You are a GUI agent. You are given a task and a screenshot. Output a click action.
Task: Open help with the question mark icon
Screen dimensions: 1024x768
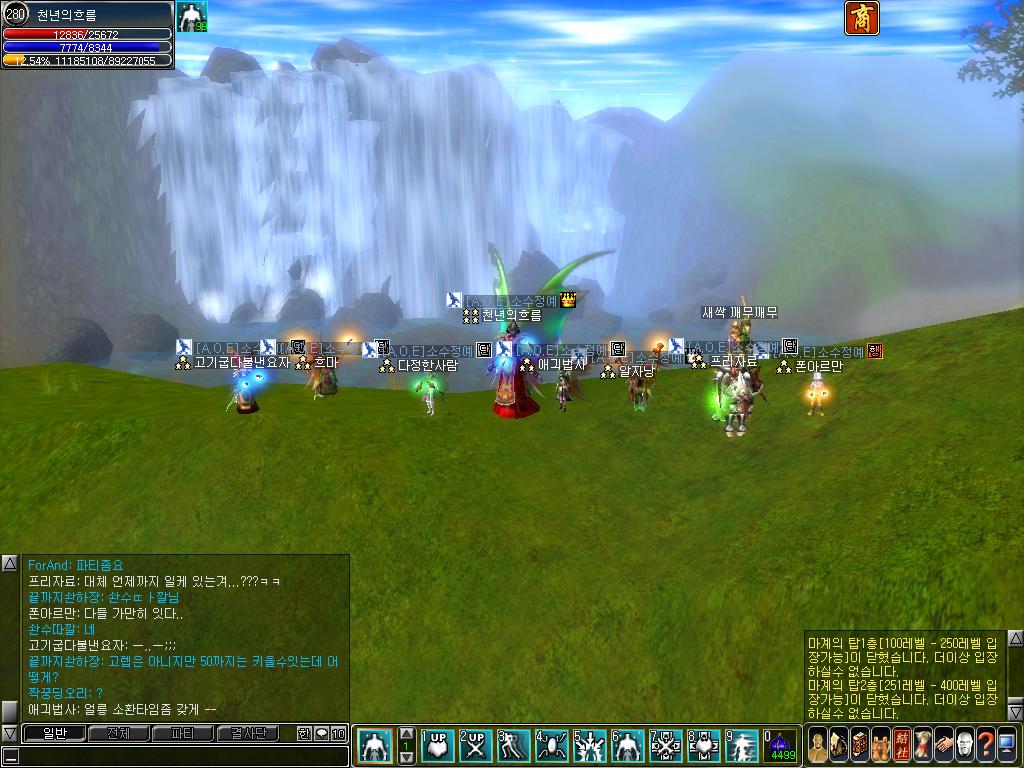pos(985,744)
